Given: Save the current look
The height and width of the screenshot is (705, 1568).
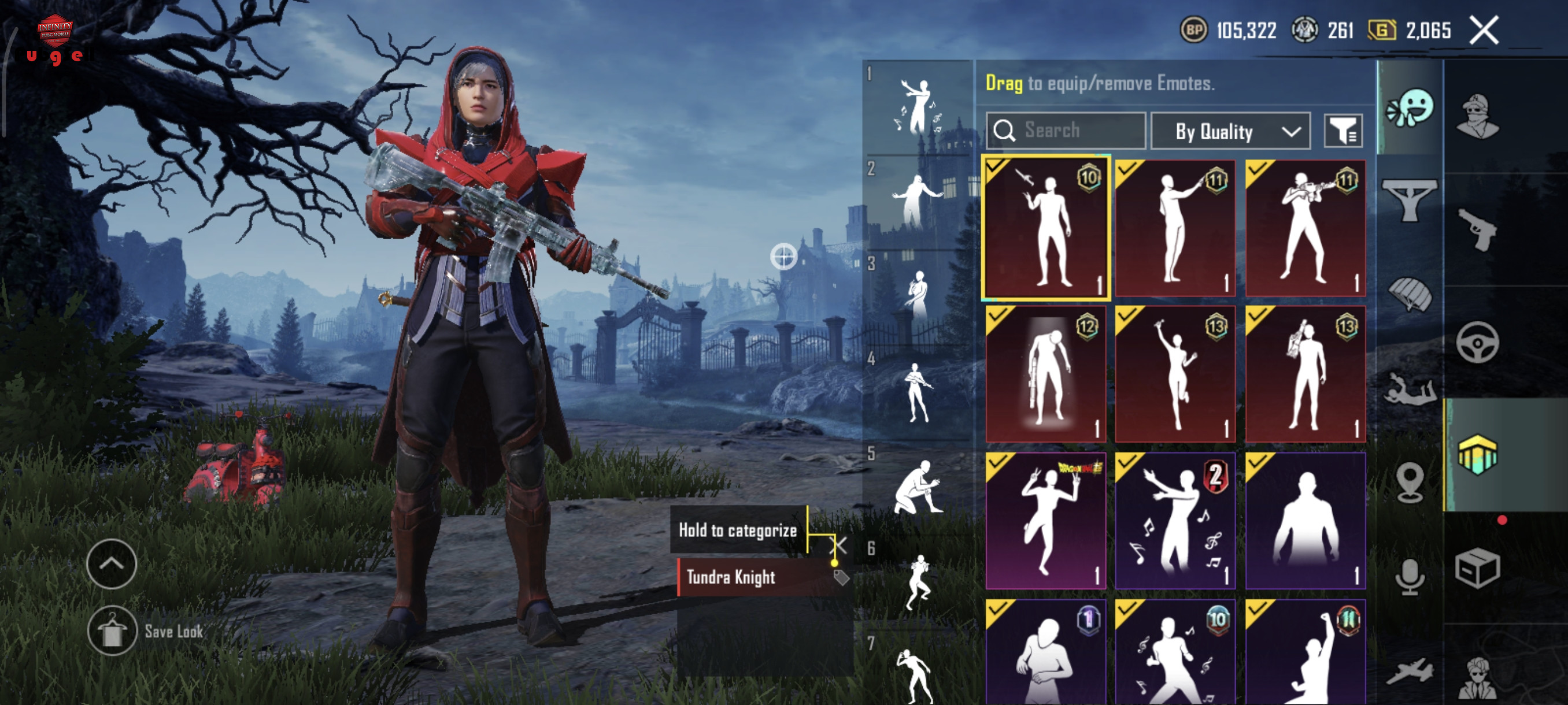Looking at the screenshot, I should [113, 631].
